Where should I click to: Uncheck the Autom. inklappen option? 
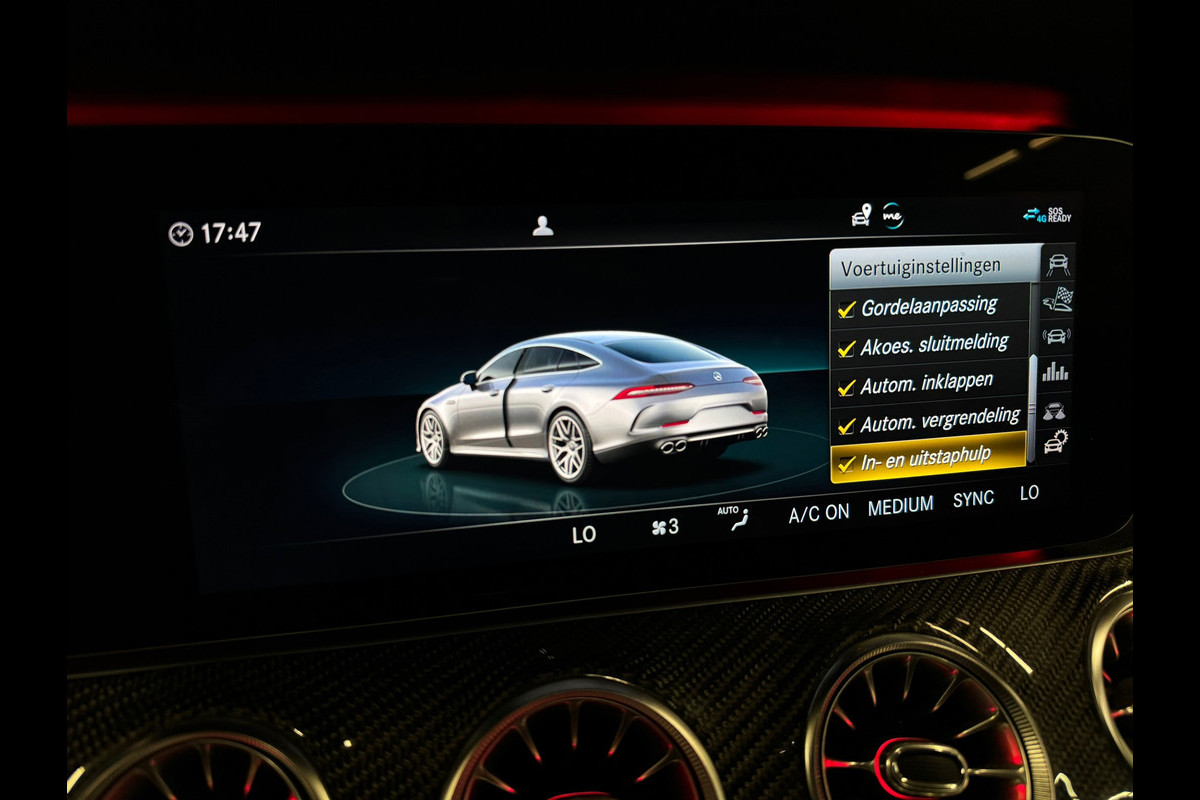pyautogui.click(x=846, y=386)
